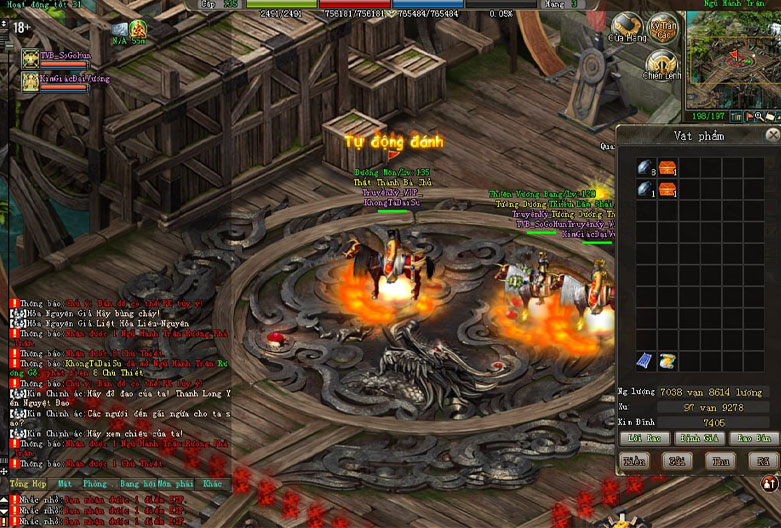Click the Tiền button in inventory
The image size is (781, 528).
pyautogui.click(x=635, y=462)
